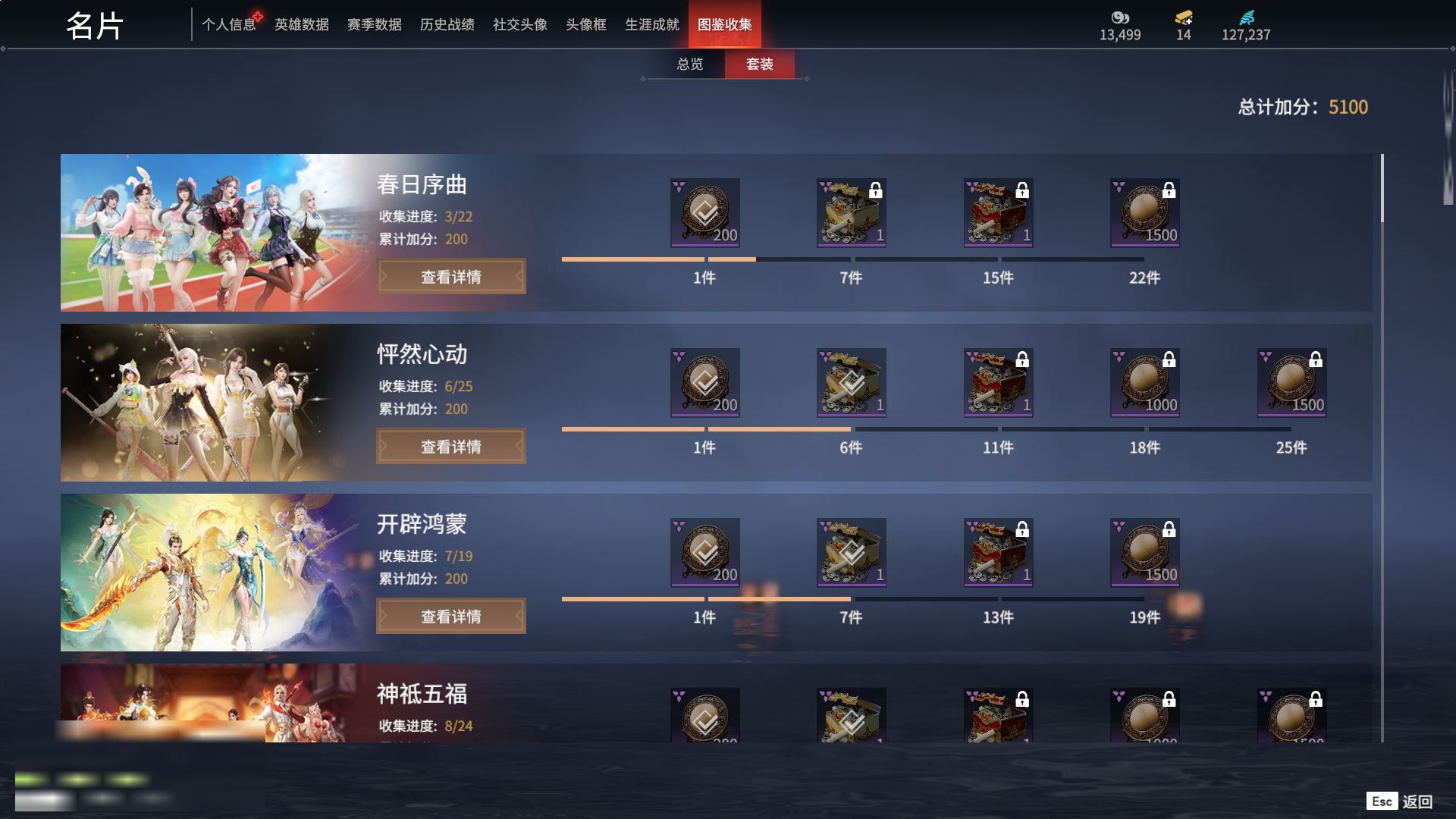Click the 返回 back button
Viewport: 1456px width, 819px height.
click(x=1400, y=802)
